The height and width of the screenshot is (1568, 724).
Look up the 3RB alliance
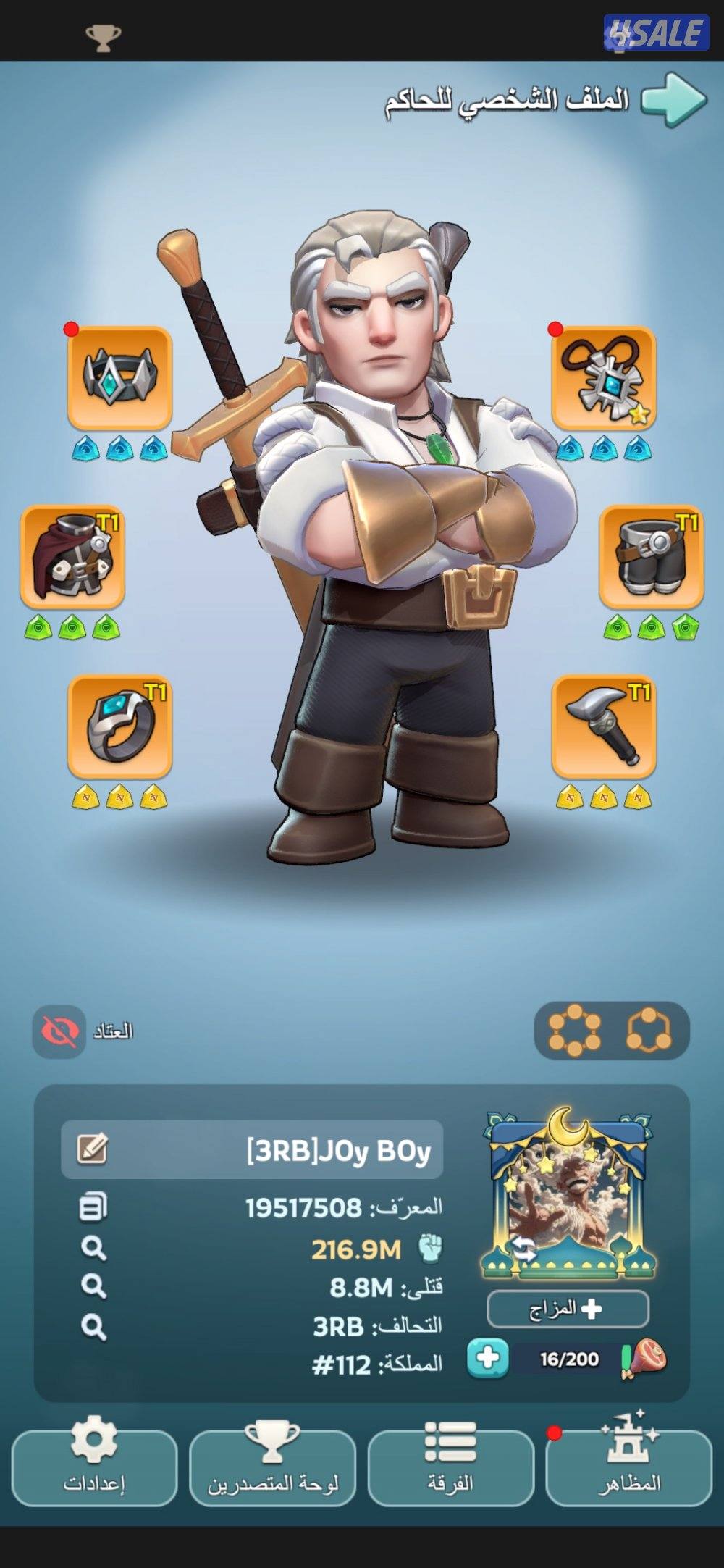point(93,1327)
